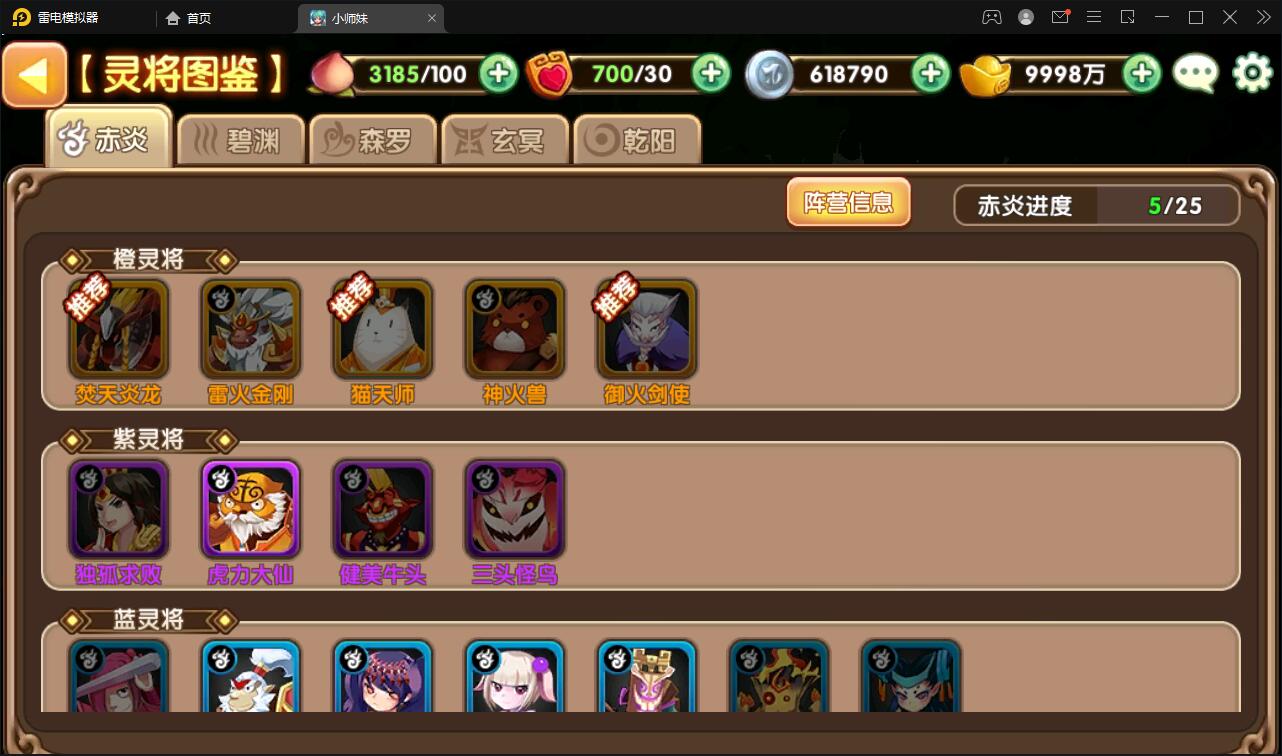Close the 小师妹 emulator tab
This screenshot has height=756, width=1282.
tap(432, 18)
